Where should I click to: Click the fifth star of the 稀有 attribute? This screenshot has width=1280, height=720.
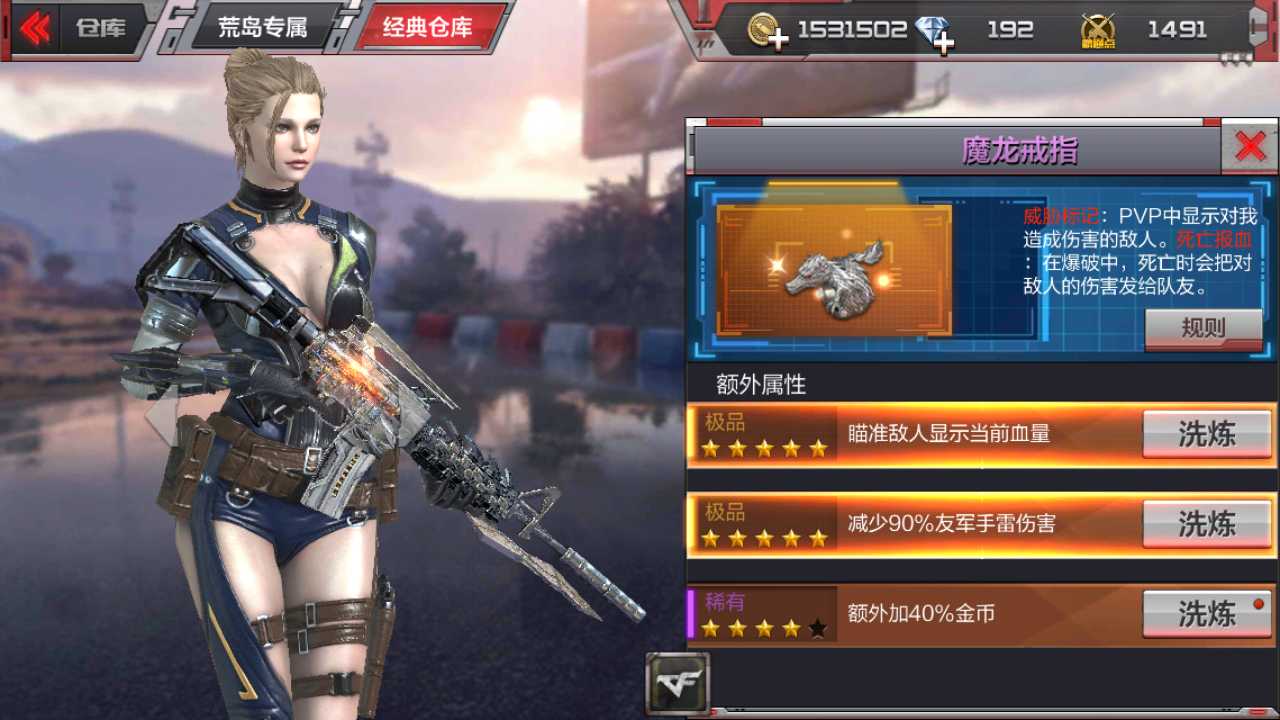[817, 628]
